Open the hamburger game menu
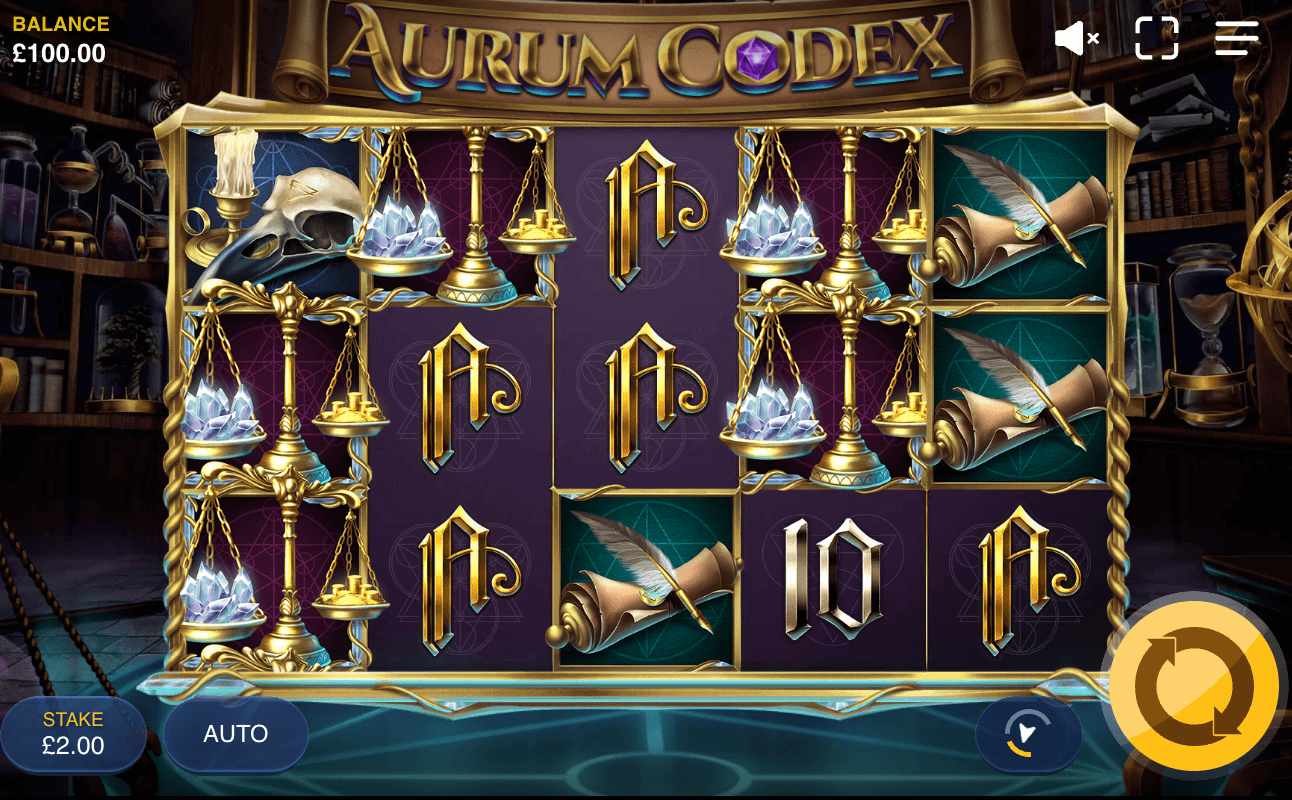The width and height of the screenshot is (1292, 800). pos(1236,38)
